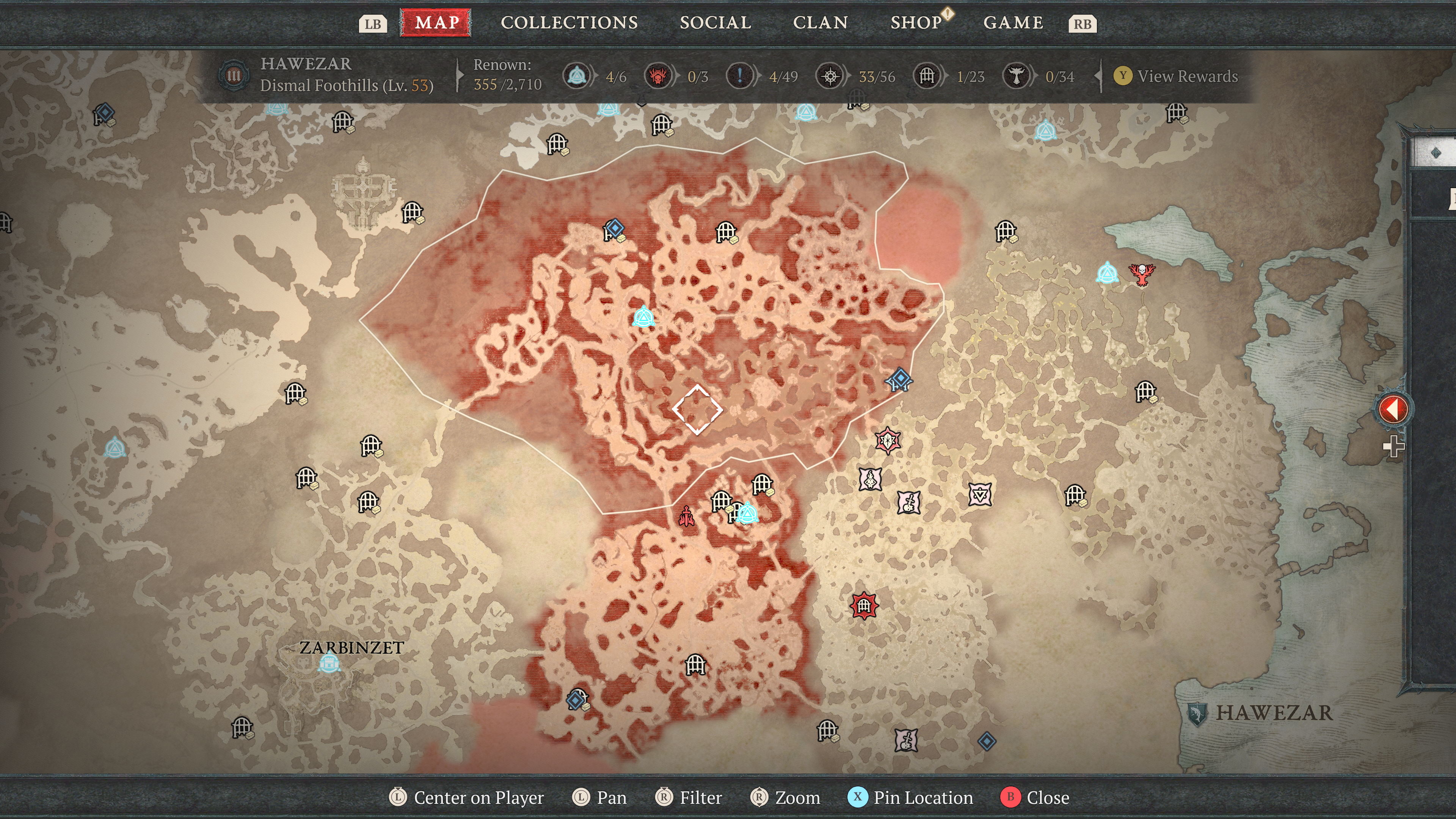Click the white diamond player marker
Screen dimensions: 1456x819
point(698,409)
